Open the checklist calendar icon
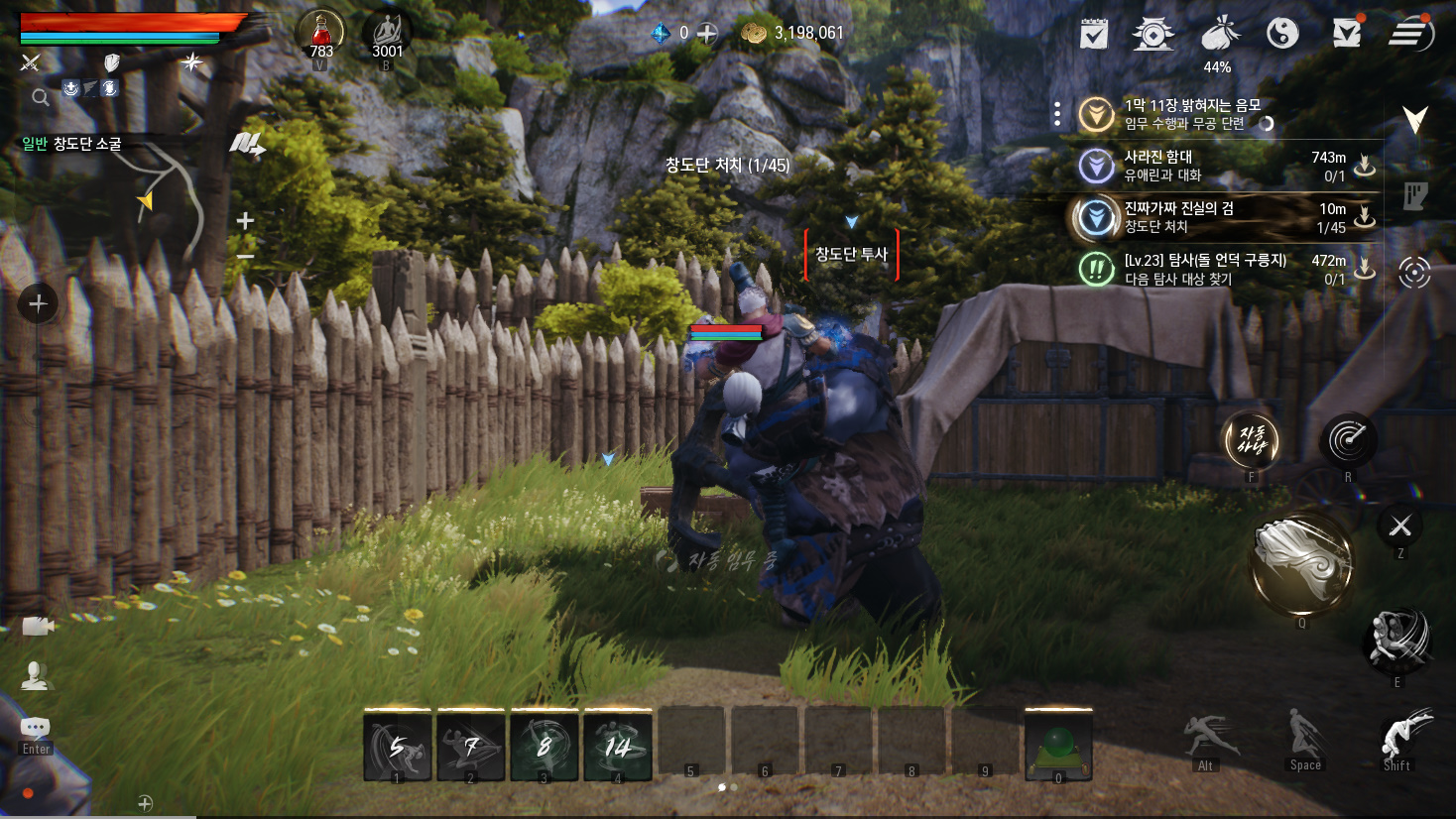This screenshot has height=819, width=1456. click(1093, 35)
